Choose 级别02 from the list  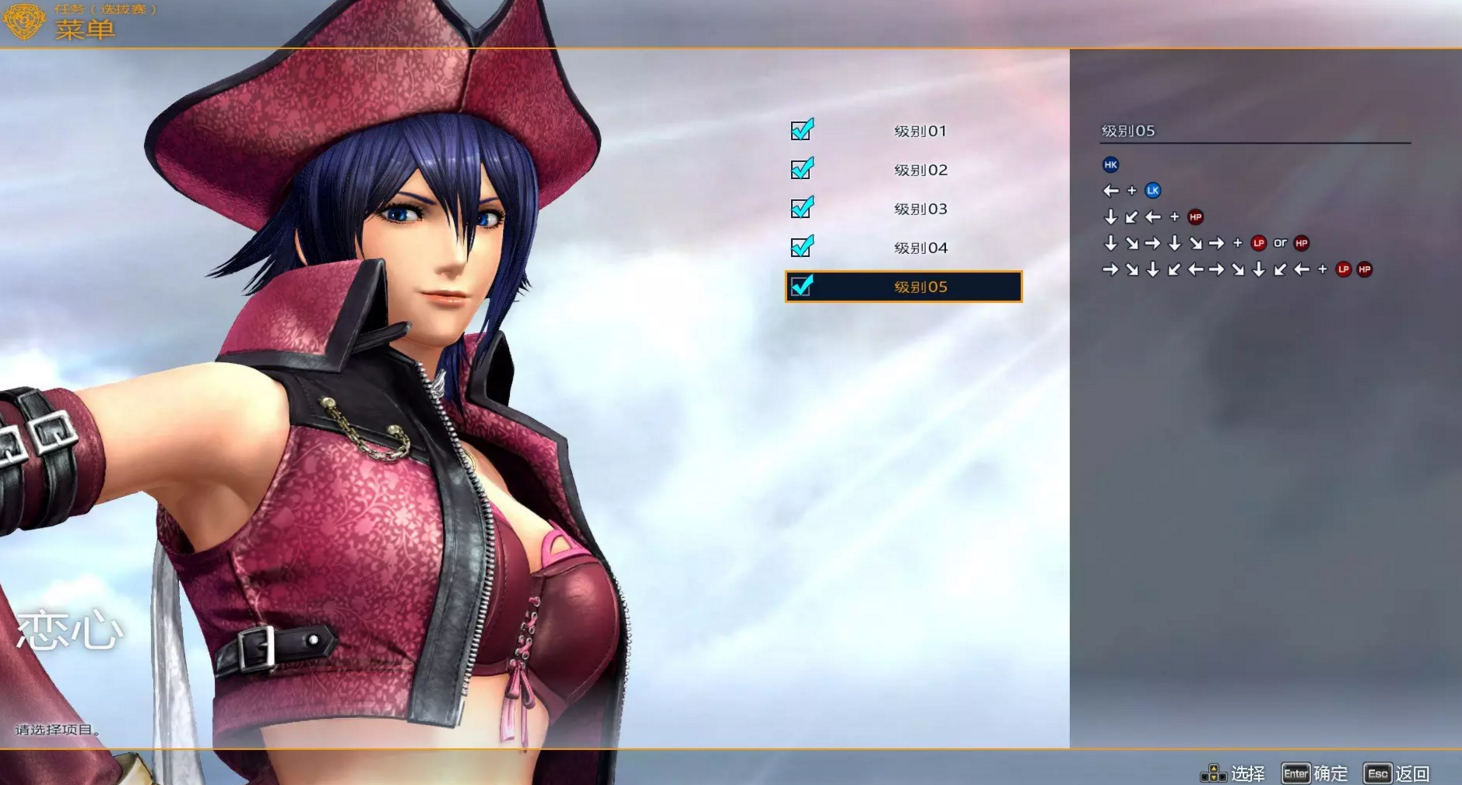point(919,170)
